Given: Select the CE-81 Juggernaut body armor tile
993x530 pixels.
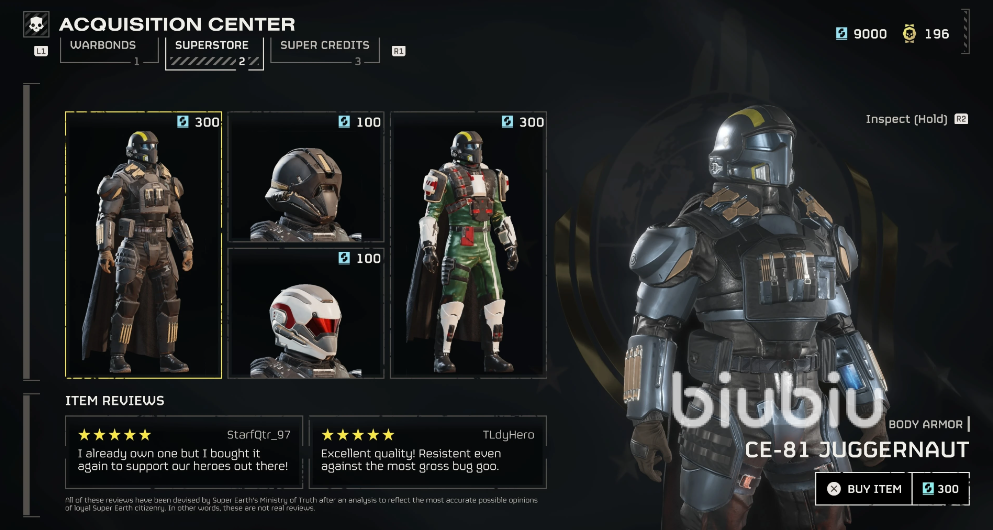Looking at the screenshot, I should pyautogui.click(x=143, y=245).
